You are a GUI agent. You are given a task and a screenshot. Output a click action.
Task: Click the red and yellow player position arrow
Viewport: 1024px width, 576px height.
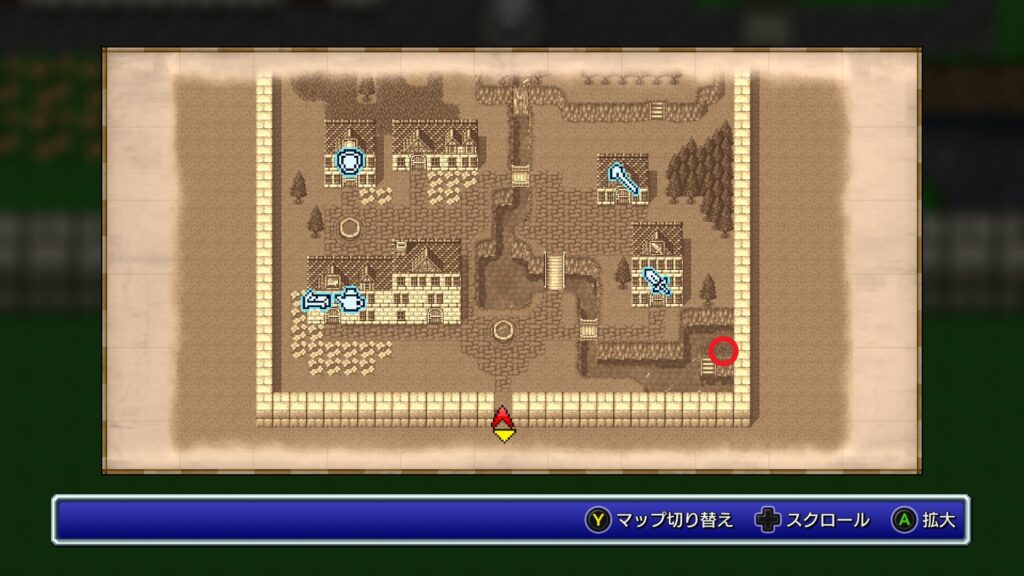503,424
